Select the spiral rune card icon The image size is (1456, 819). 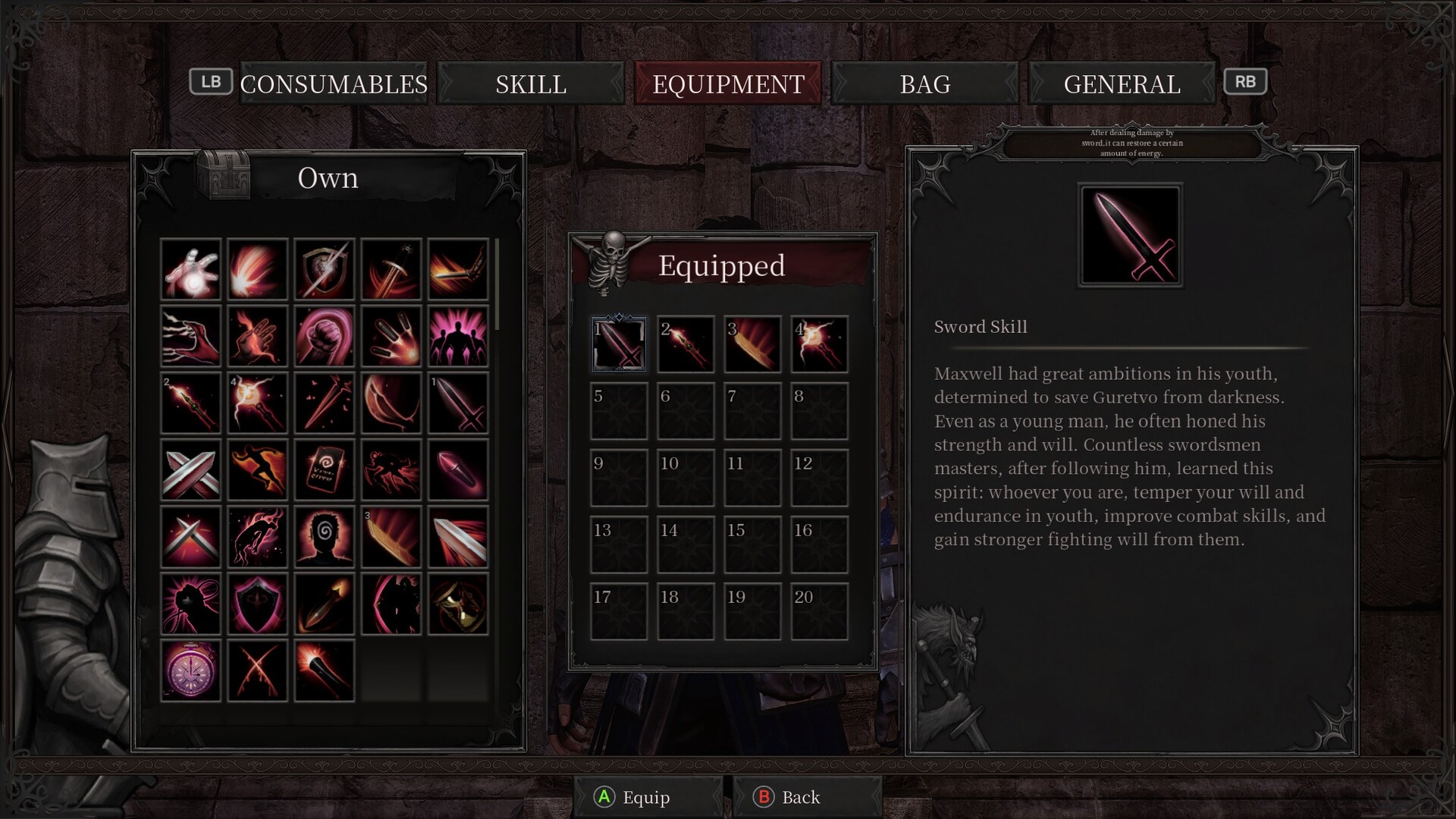click(324, 470)
